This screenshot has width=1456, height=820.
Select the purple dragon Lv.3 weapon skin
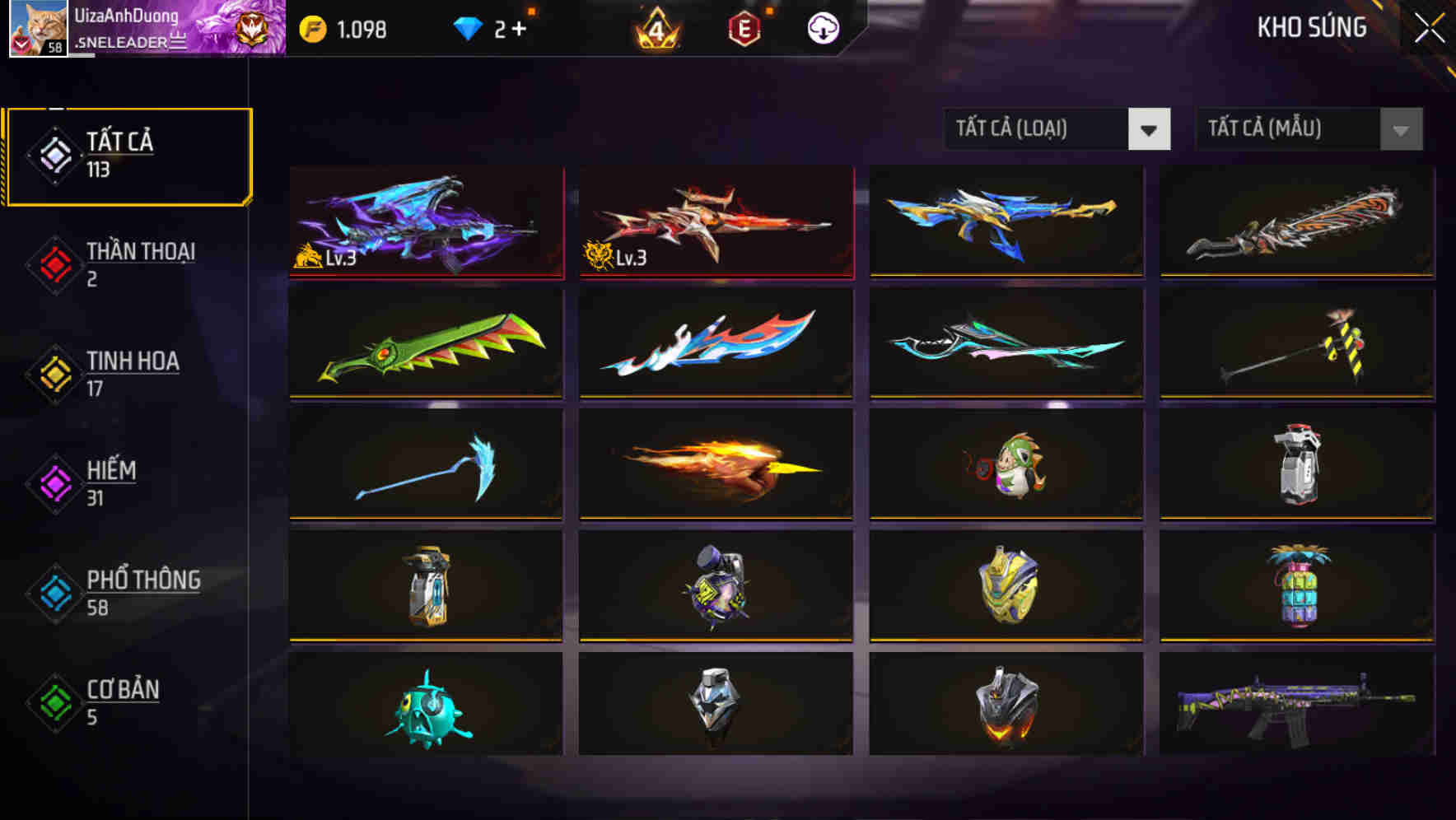pyautogui.click(x=426, y=222)
